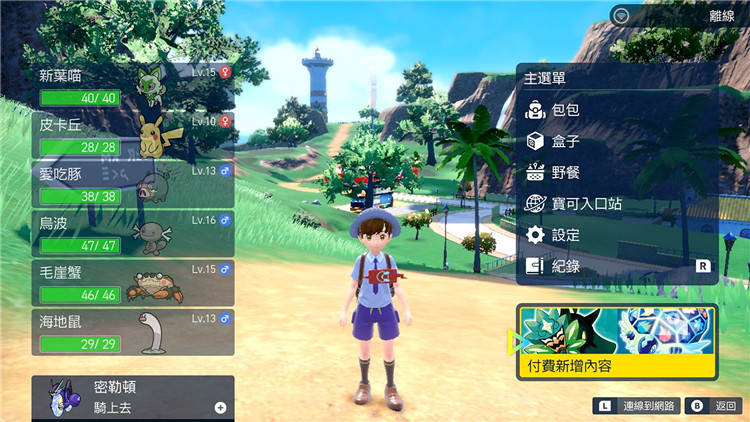Open 寶可入口站 Poké Portal

[586, 203]
